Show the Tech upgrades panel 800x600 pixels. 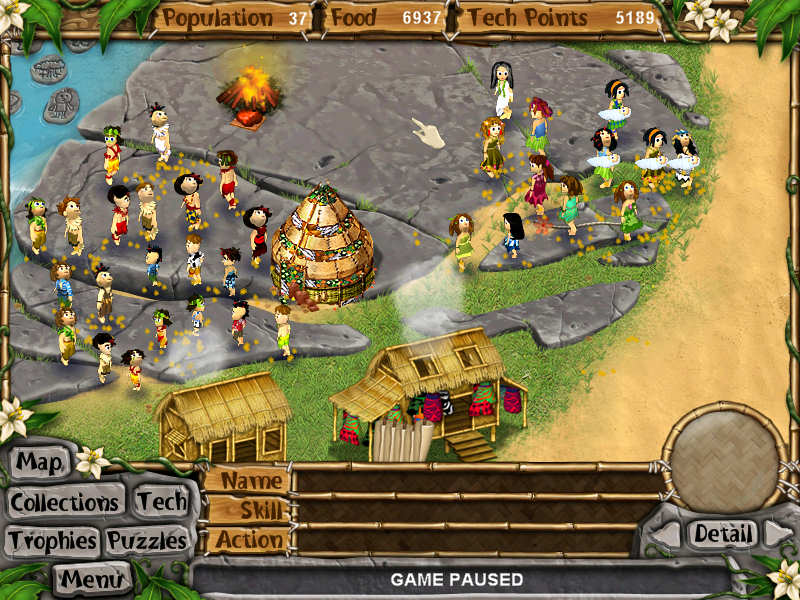point(161,501)
